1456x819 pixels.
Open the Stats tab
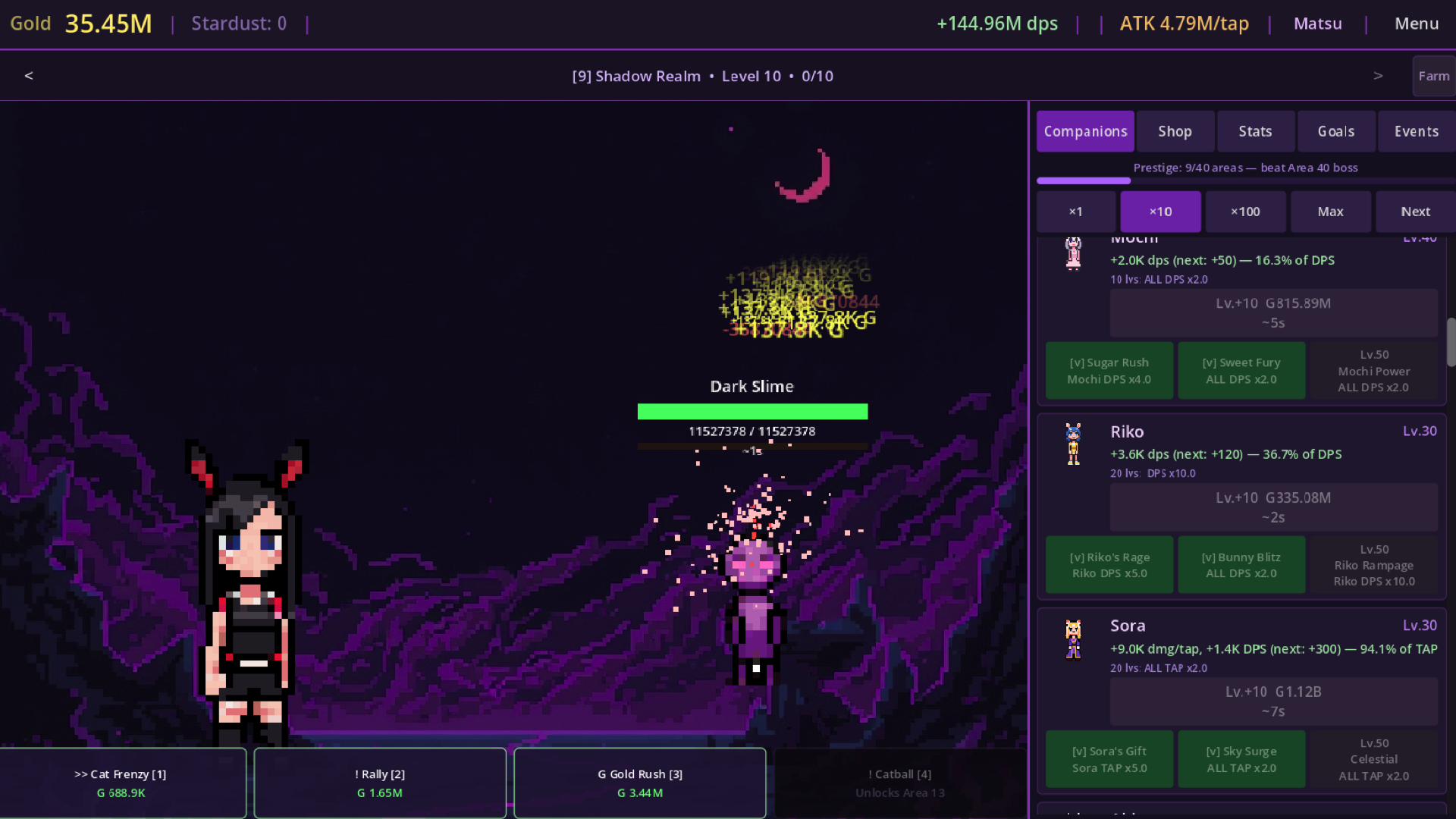click(1255, 131)
